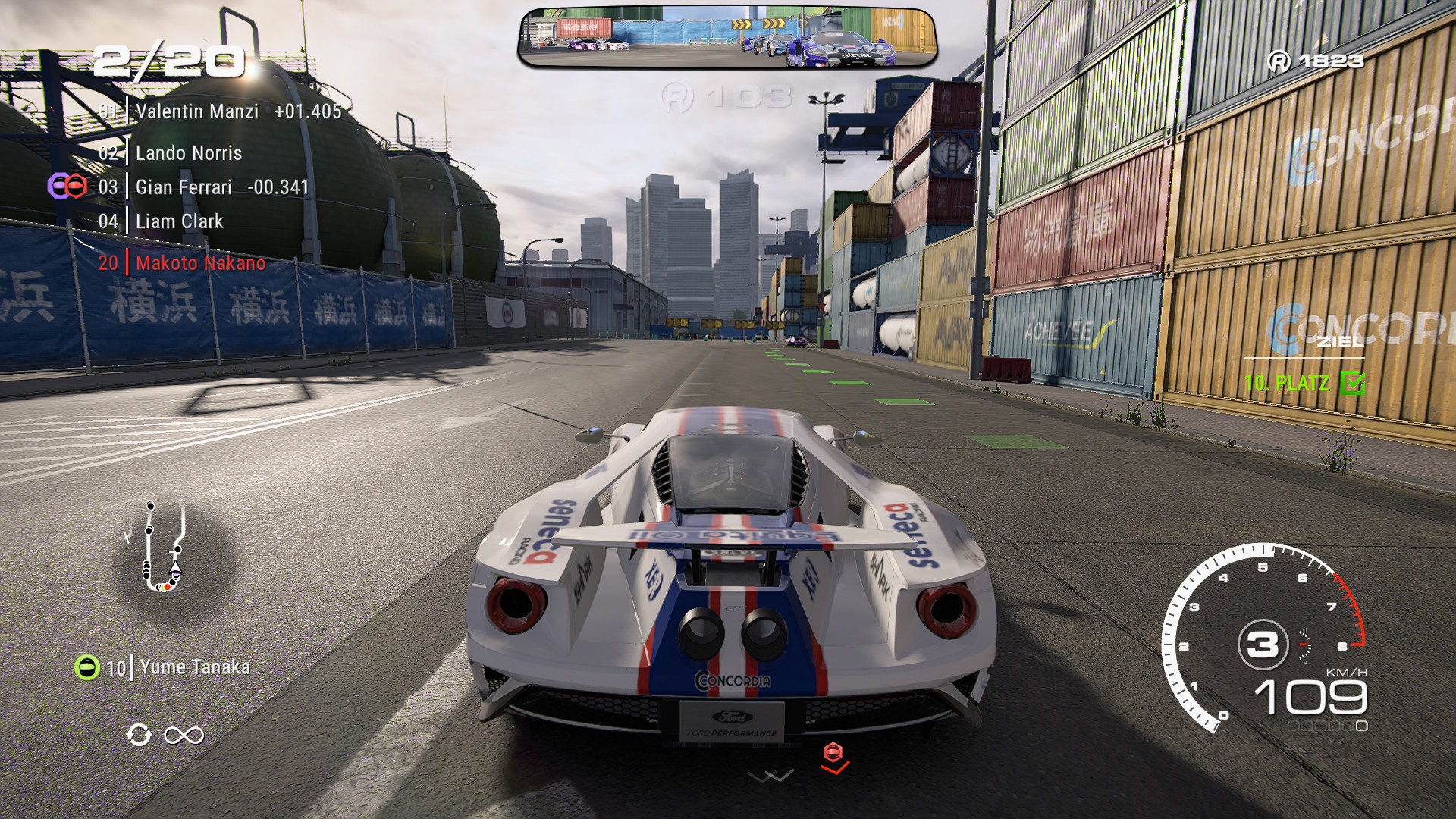
Task: Click the purple and red icon beside Gian Ferrari
Action: click(67, 186)
